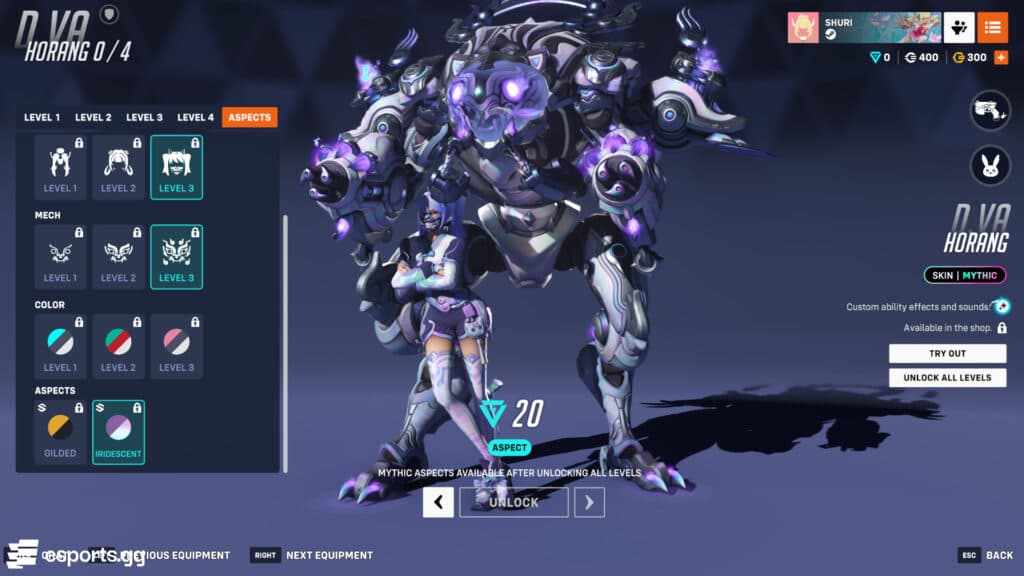Open the orange main menu button
1024x576 pixels.
pyautogui.click(x=992, y=28)
